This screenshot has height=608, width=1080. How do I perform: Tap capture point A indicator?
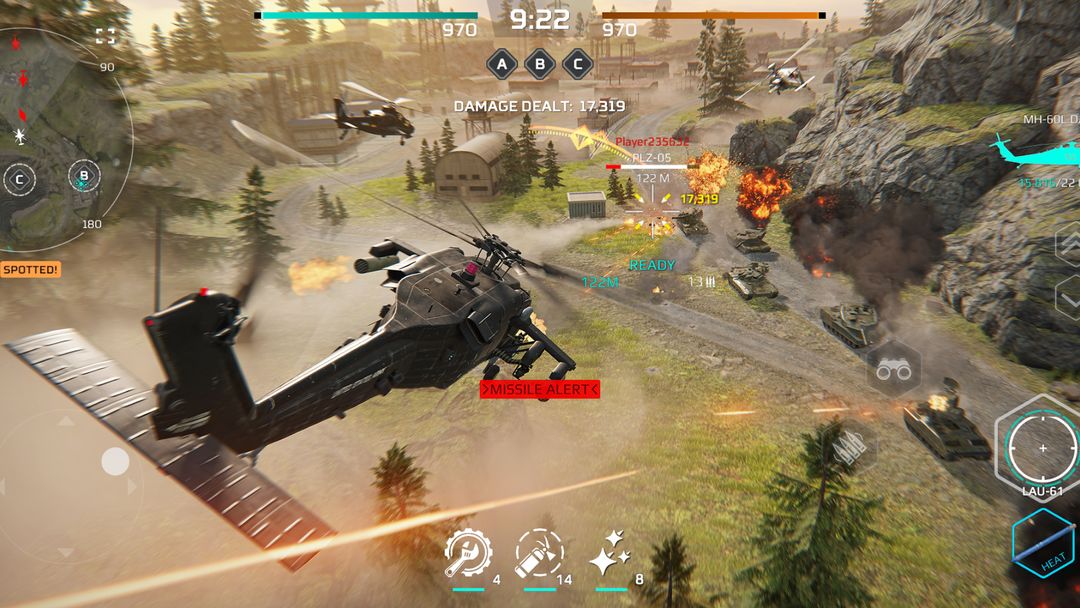pos(502,64)
